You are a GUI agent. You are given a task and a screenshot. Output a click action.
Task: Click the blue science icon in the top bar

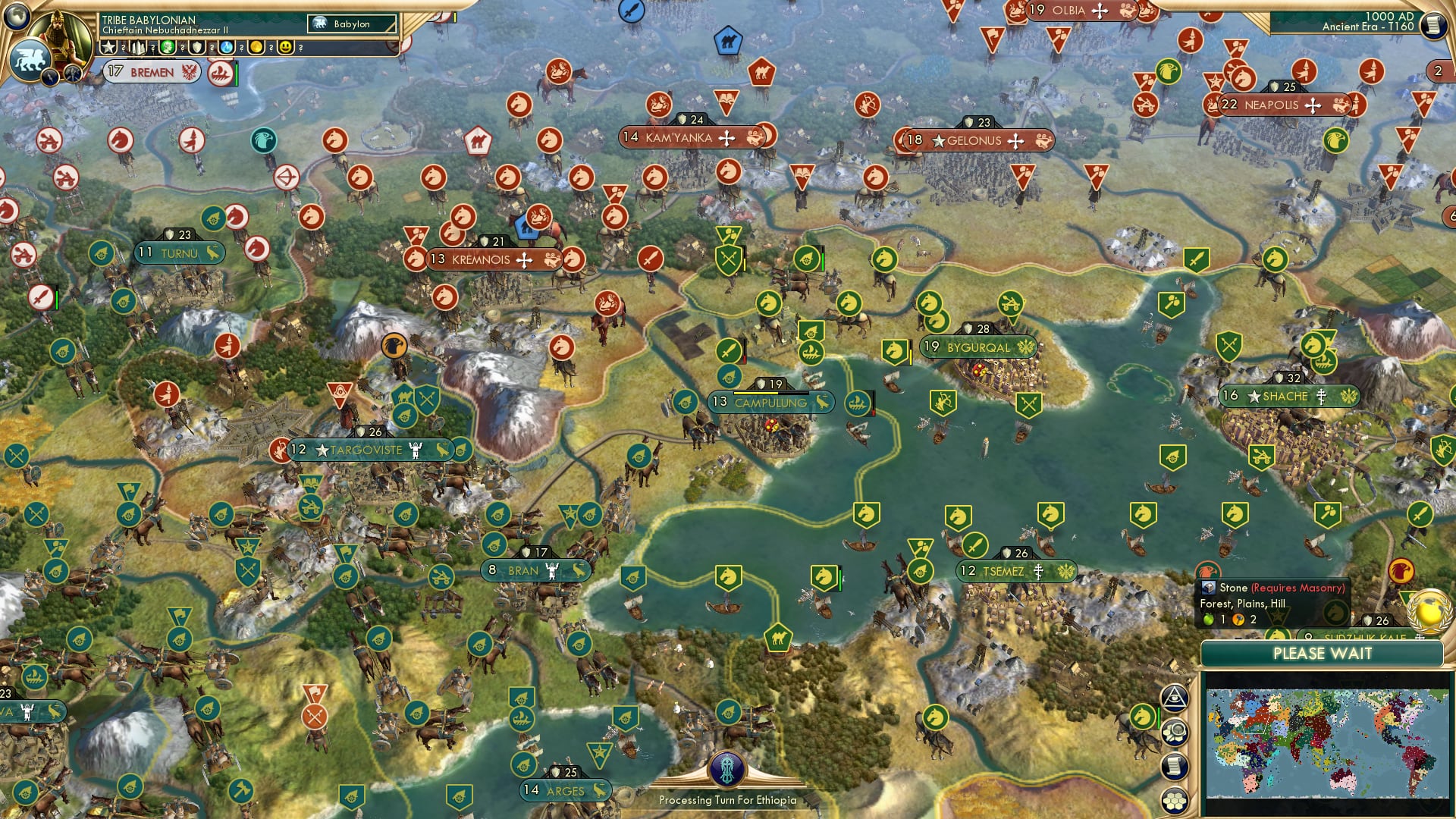[x=226, y=48]
